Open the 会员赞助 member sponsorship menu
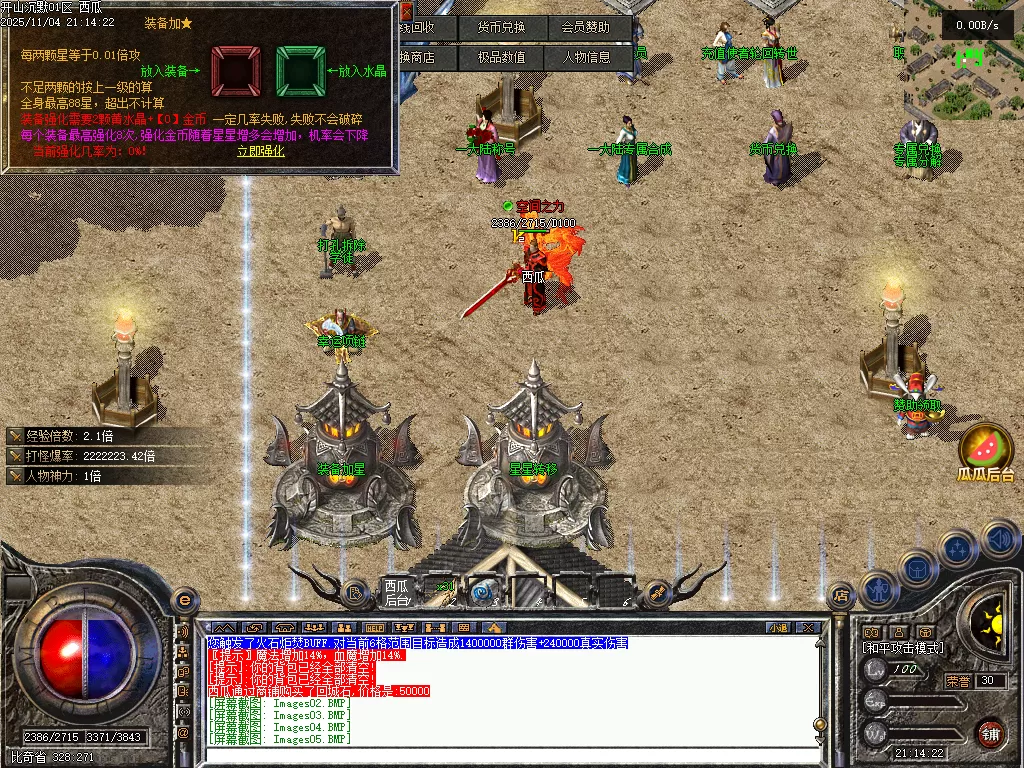The height and width of the screenshot is (768, 1024). tap(592, 27)
